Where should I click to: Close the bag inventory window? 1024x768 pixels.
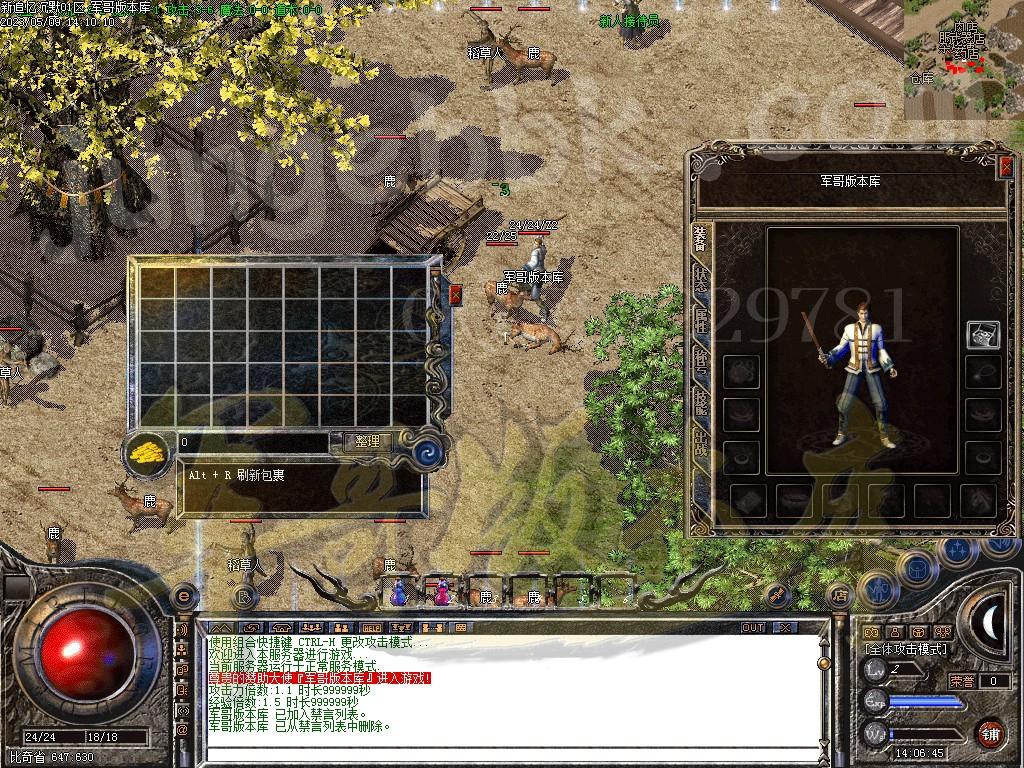click(456, 294)
